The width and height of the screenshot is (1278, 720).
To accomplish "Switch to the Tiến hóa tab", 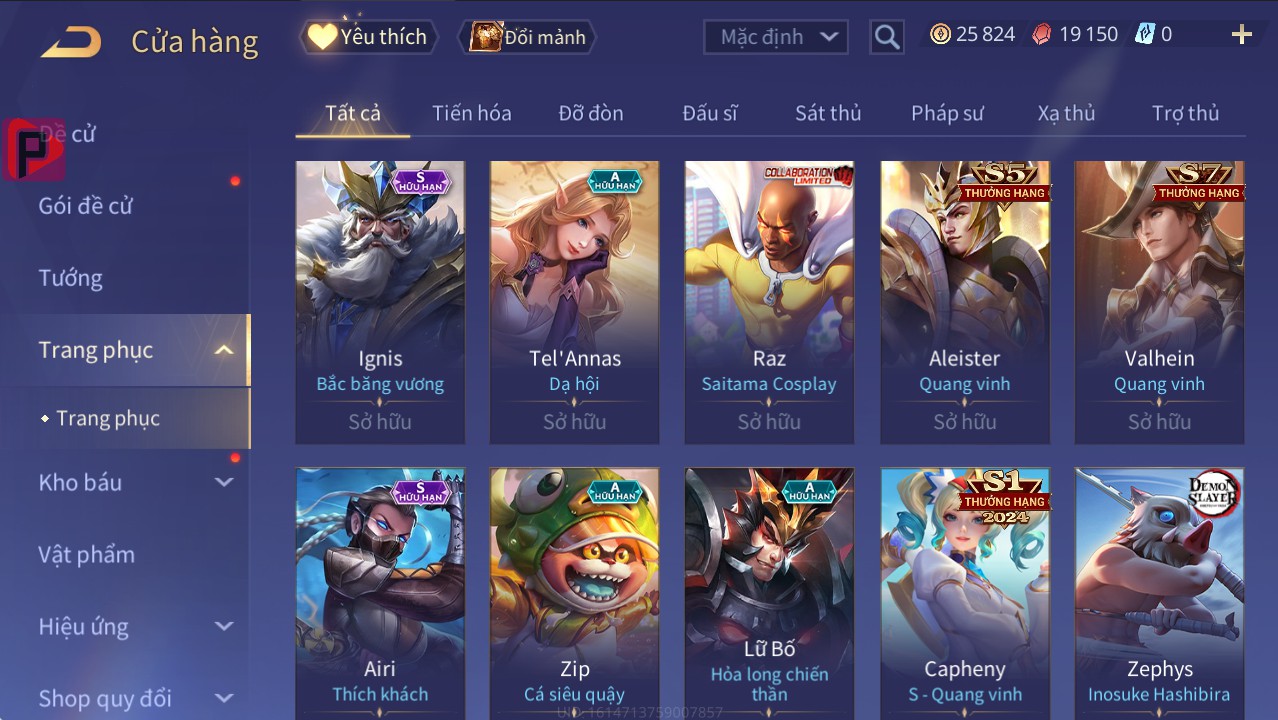I will 471,113.
